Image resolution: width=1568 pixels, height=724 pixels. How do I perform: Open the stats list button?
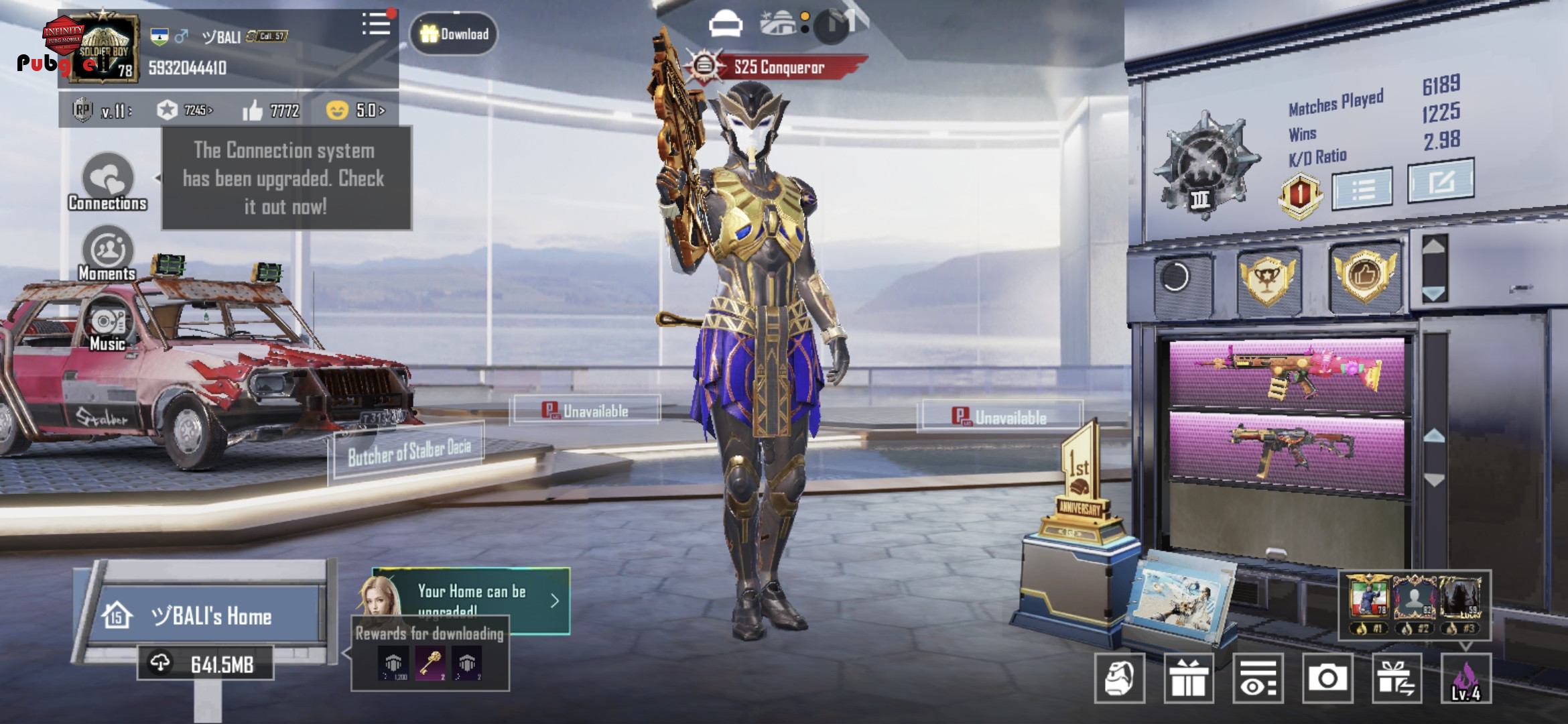tap(1362, 190)
